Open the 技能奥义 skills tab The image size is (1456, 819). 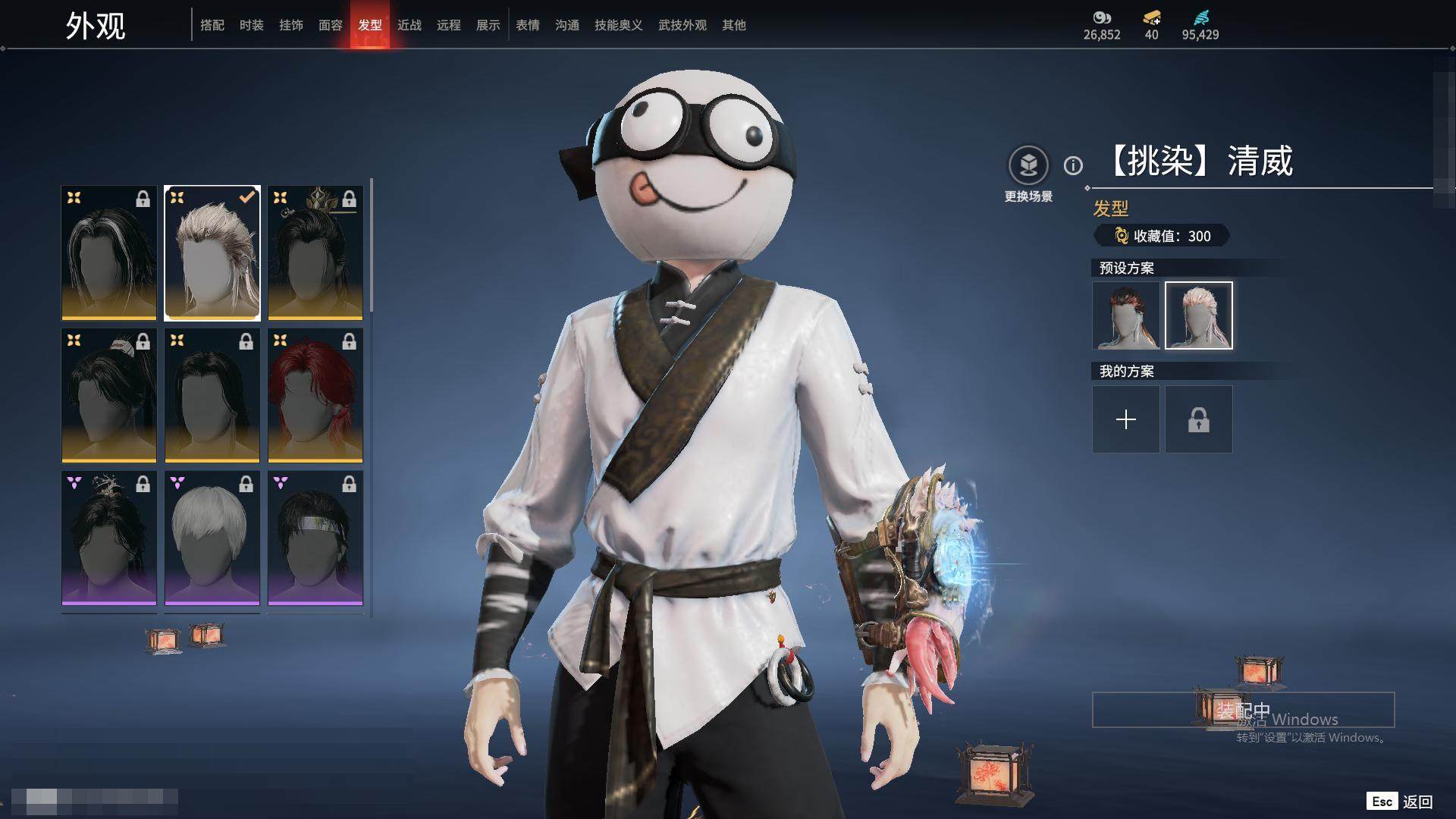coord(618,25)
